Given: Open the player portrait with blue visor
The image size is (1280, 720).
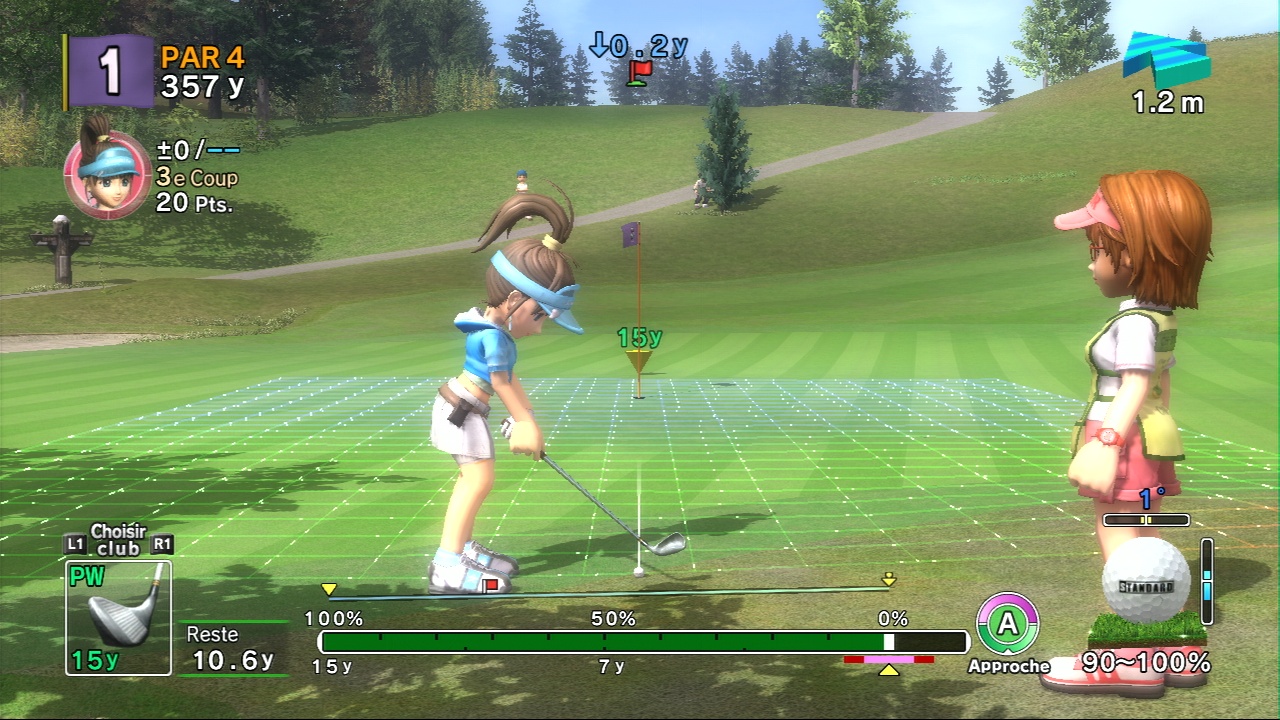Looking at the screenshot, I should 107,175.
